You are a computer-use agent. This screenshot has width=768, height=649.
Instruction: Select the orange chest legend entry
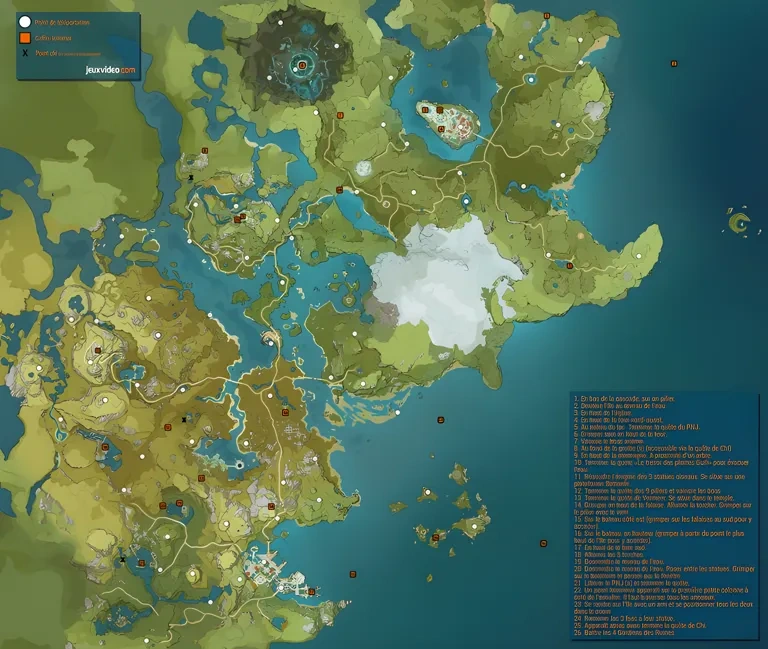[25, 37]
